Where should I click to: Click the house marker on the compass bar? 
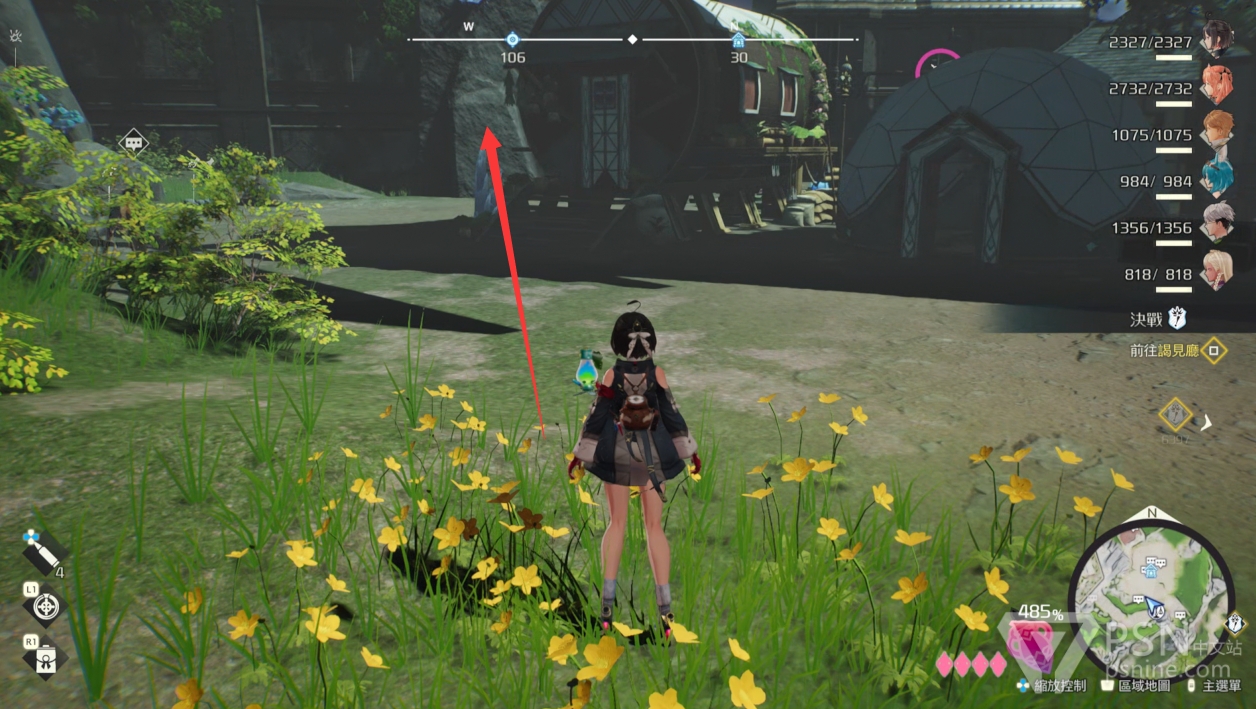[x=738, y=40]
